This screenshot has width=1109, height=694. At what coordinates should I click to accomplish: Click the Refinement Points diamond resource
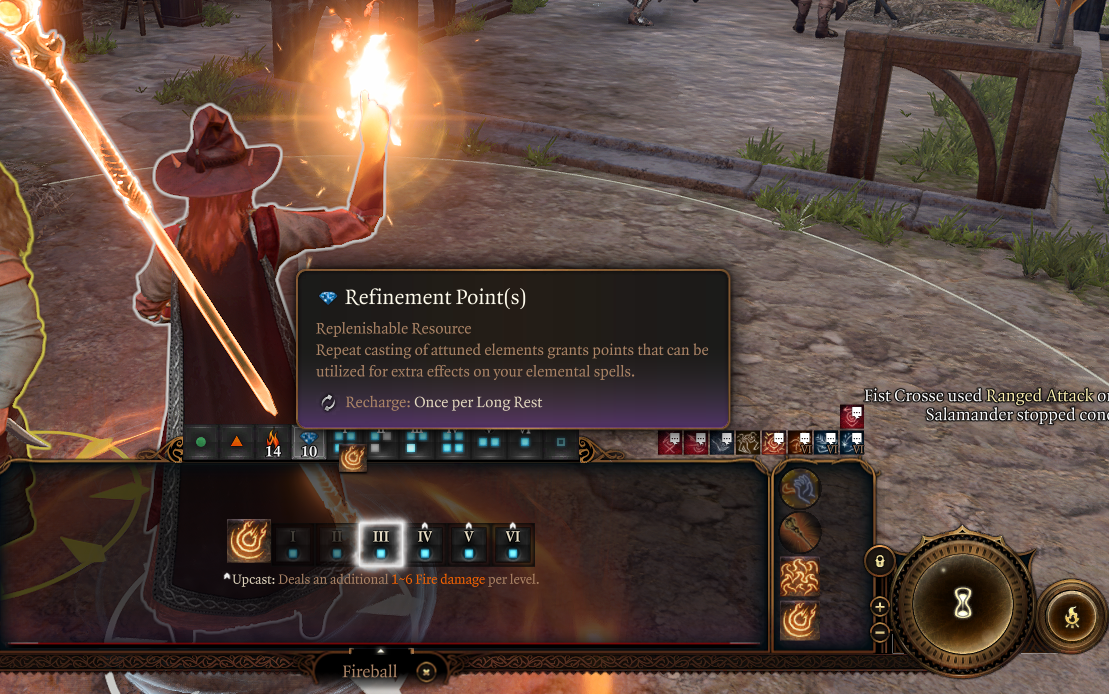click(309, 443)
